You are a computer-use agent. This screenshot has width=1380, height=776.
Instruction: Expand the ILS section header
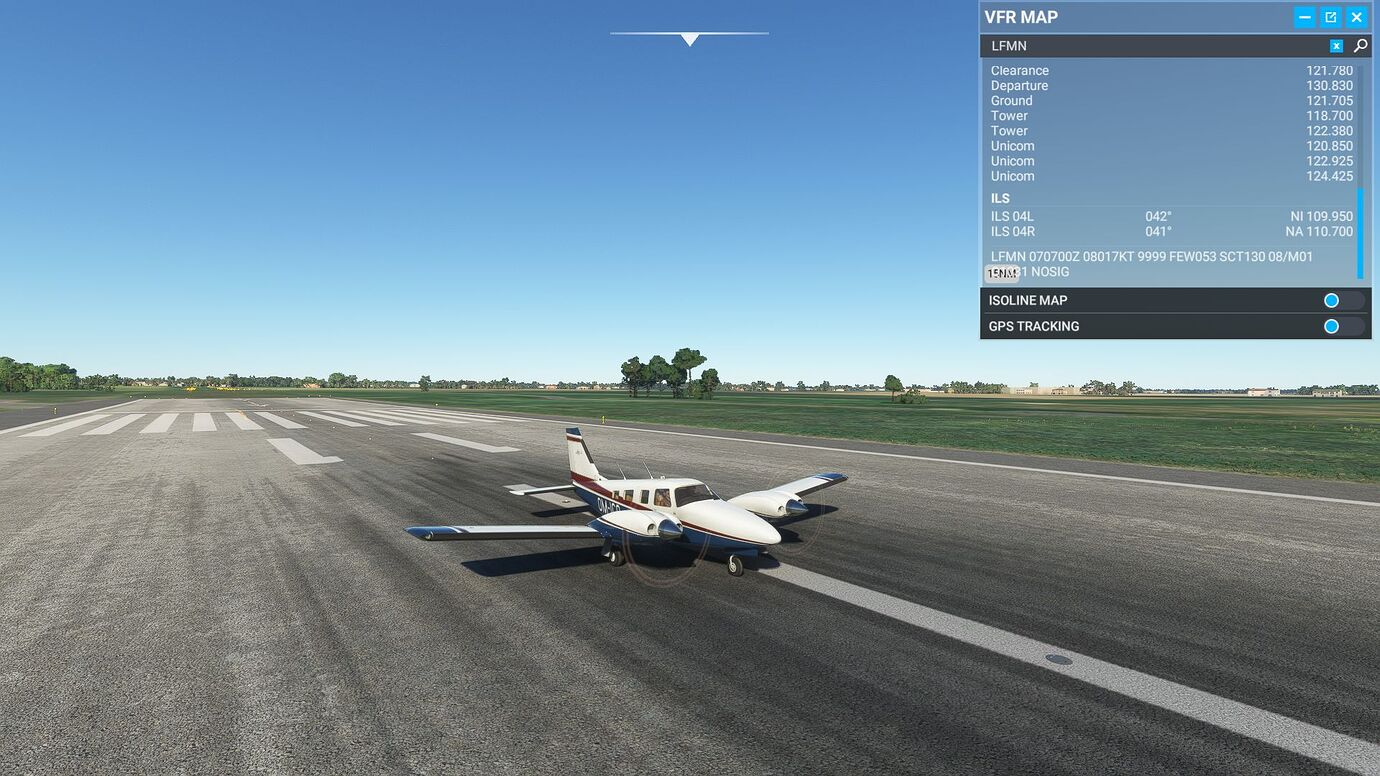click(1000, 198)
